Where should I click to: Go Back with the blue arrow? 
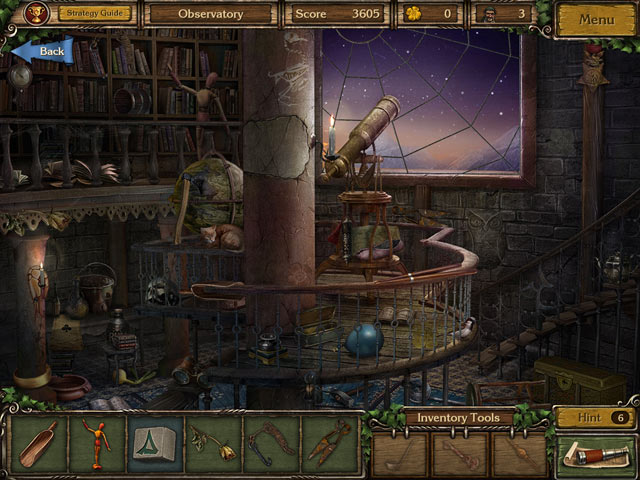click(42, 50)
